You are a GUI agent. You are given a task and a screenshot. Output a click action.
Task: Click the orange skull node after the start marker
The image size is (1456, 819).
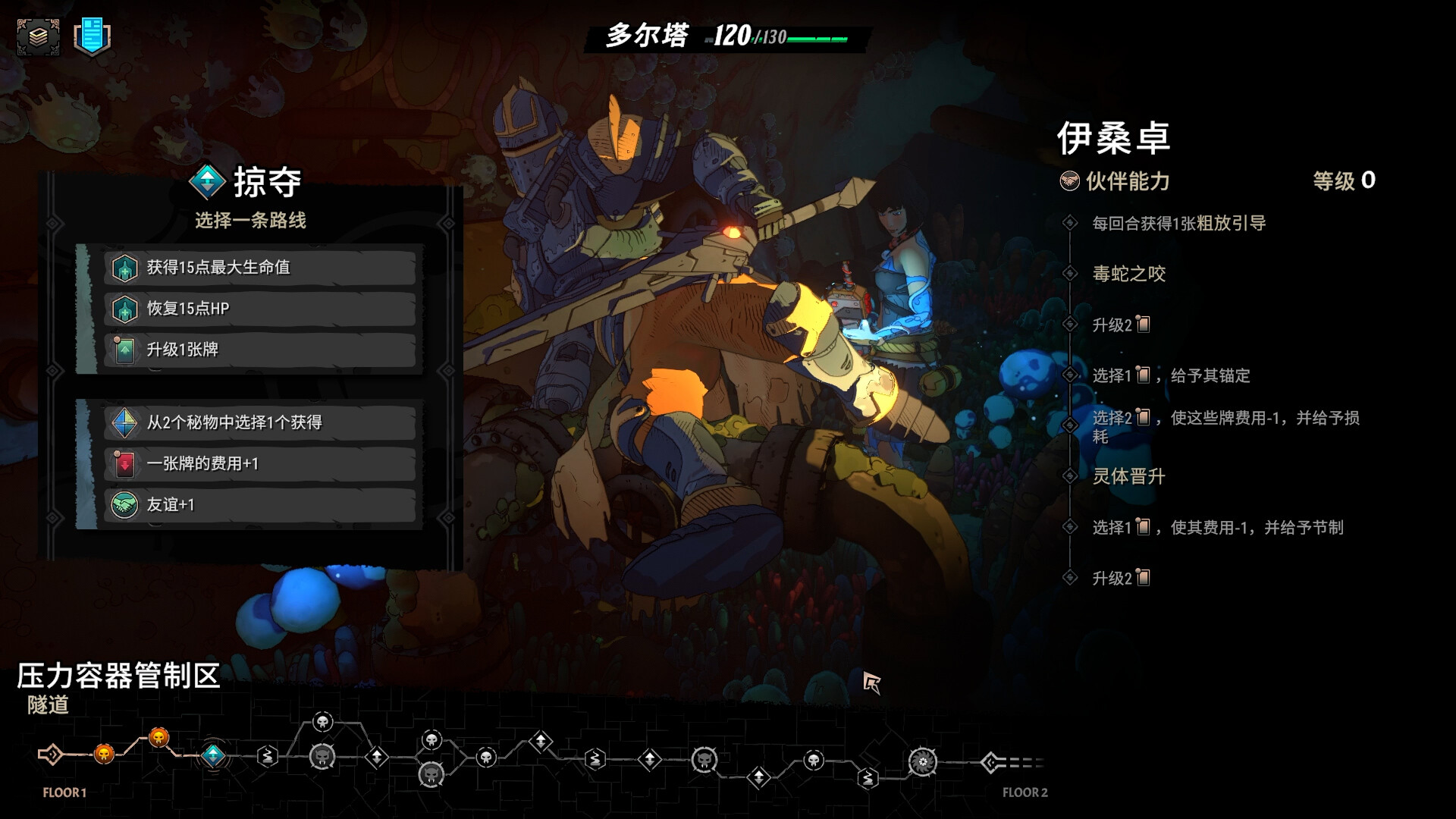103,755
